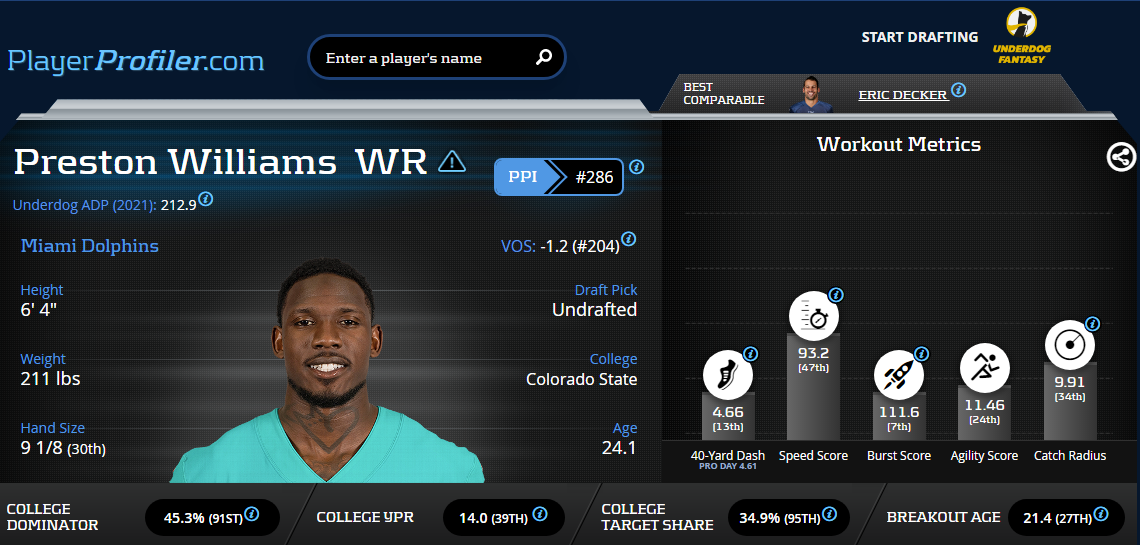Viewport: 1140px width, 545px height.
Task: Select the Catch Radius target icon
Action: coord(1069,345)
